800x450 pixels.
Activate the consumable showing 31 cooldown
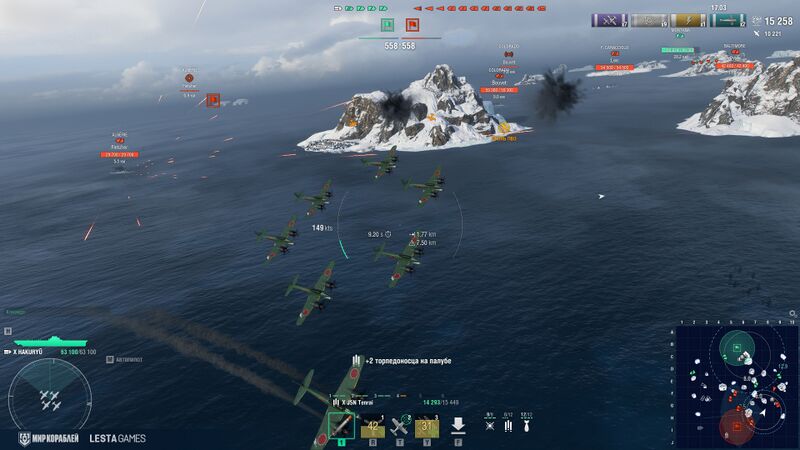[428, 426]
